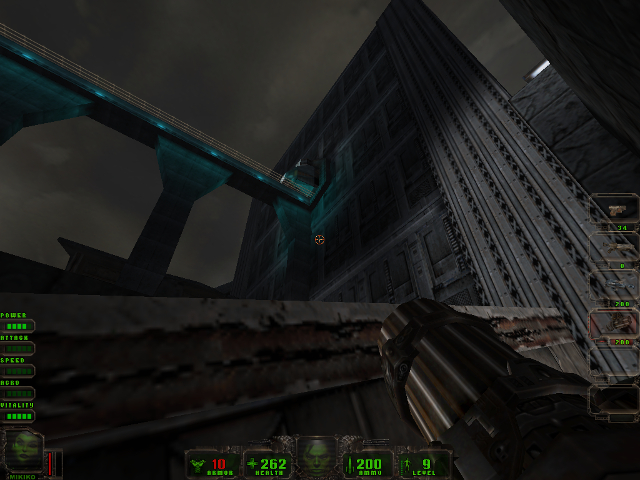Click the player face portrait in status bar
640x480 pixels.
[x=318, y=455]
